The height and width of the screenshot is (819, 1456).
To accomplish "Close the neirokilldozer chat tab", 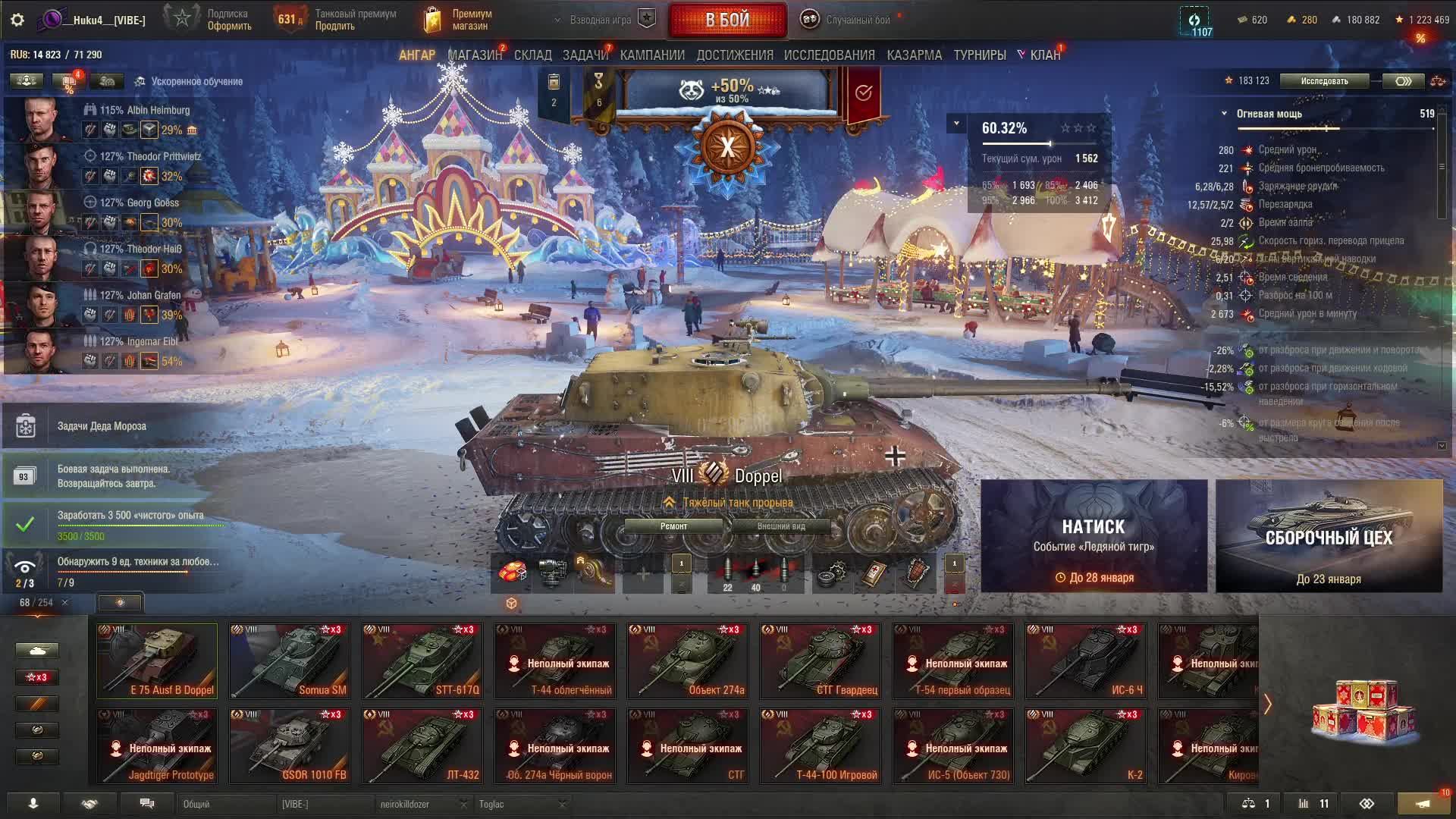I will pos(463,804).
